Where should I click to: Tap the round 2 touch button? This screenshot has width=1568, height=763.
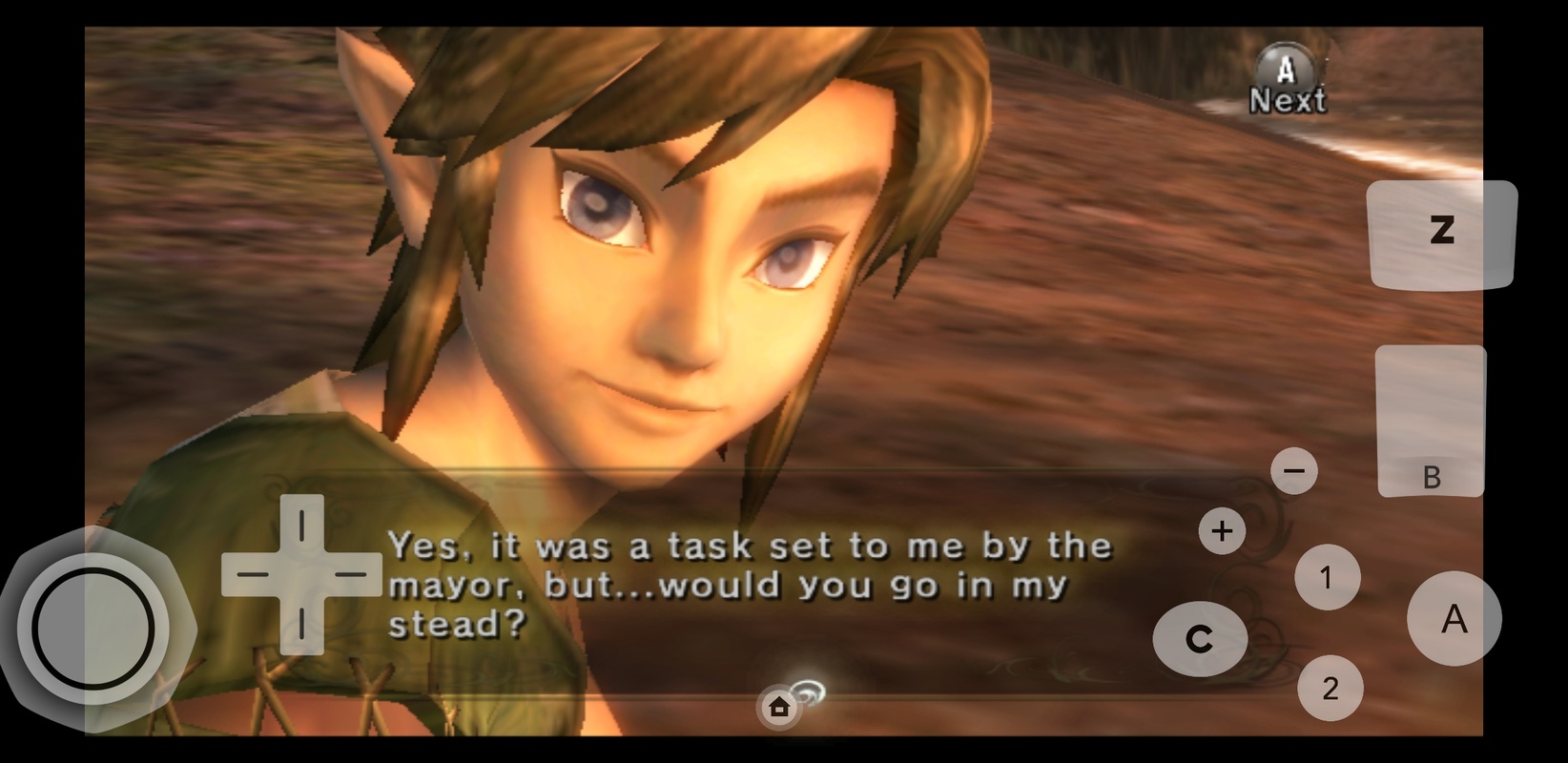tap(1330, 688)
